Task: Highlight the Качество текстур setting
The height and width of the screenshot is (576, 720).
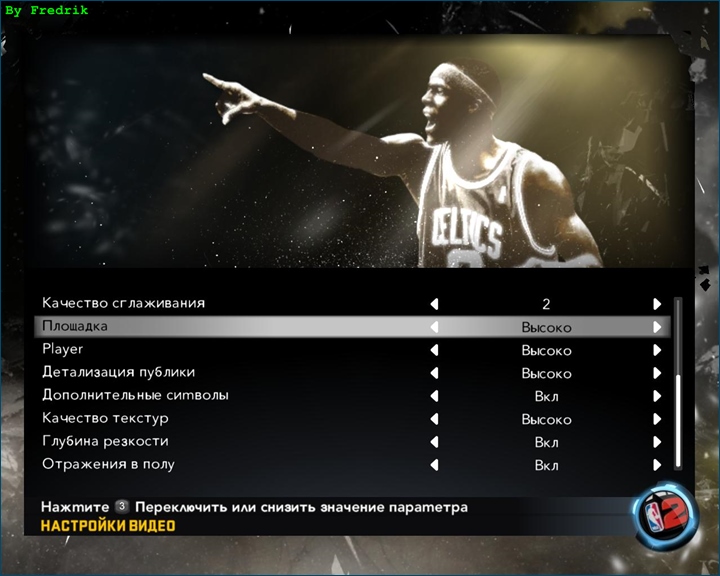Action: 105,418
